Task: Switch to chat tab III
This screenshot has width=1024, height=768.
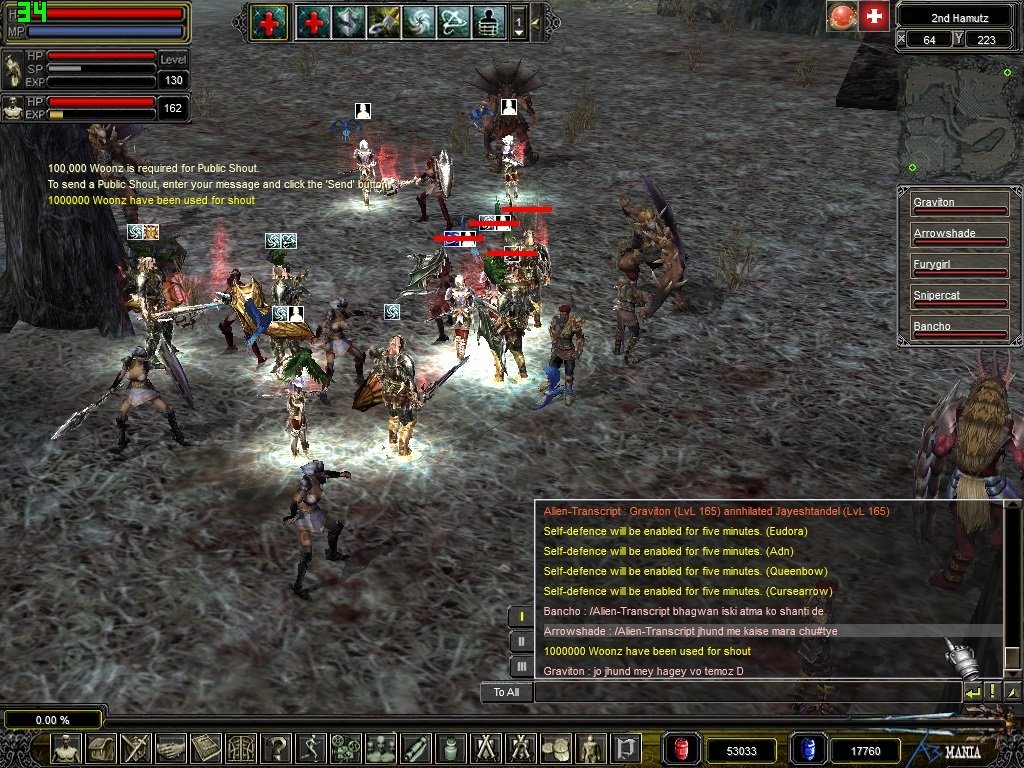Action: pos(520,666)
